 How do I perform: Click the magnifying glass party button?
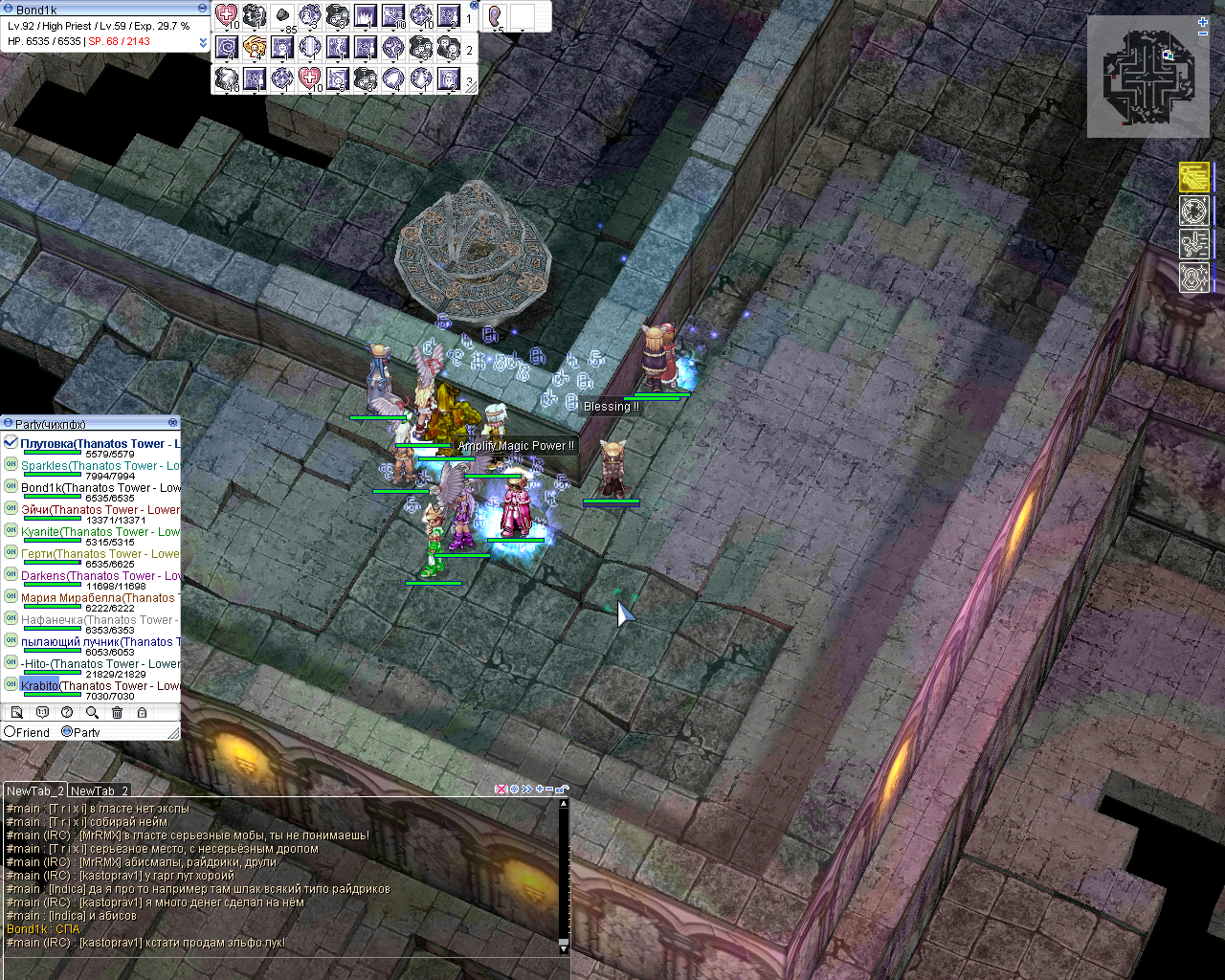pos(92,713)
